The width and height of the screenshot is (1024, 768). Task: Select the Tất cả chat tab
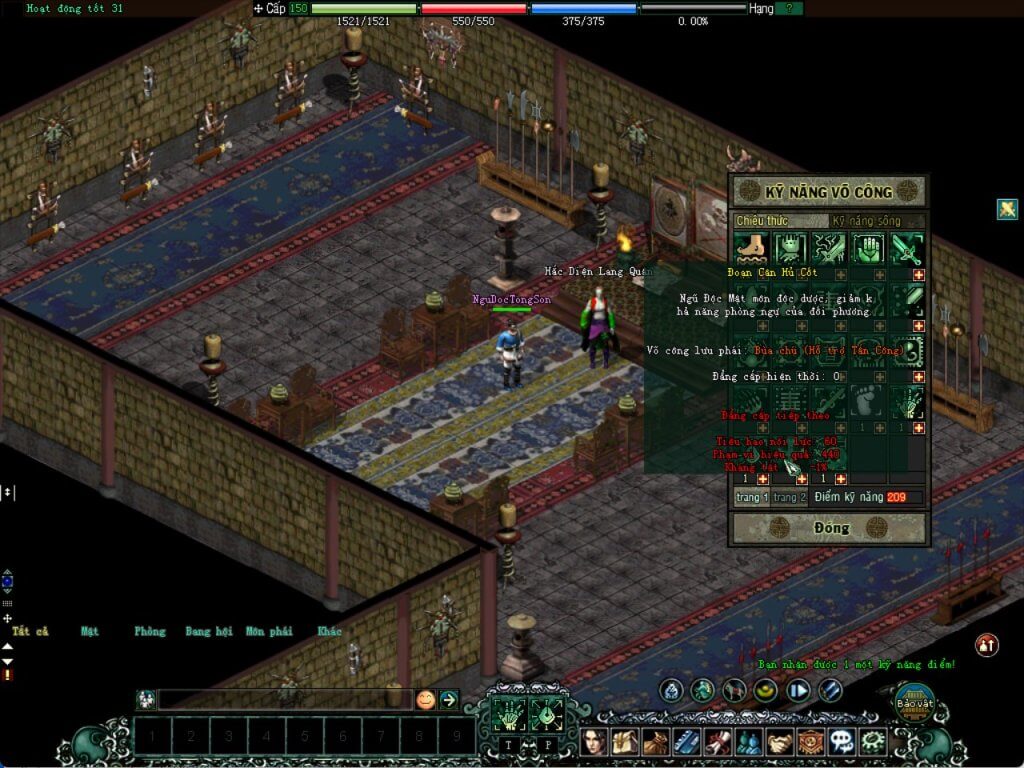coord(30,631)
